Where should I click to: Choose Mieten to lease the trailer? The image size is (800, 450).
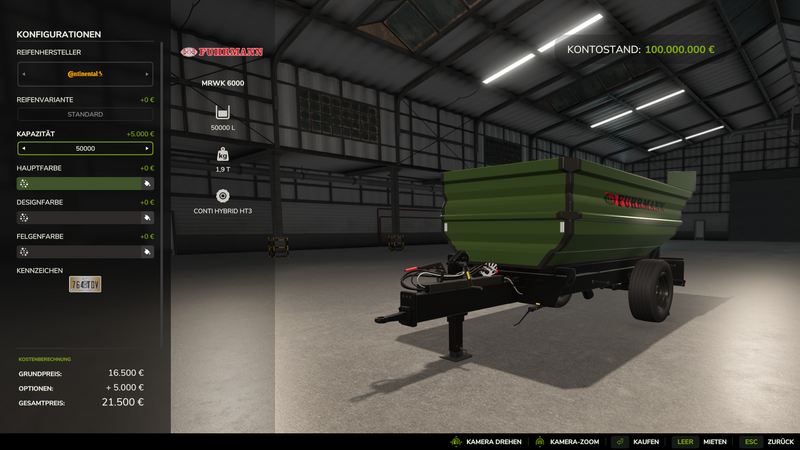coord(699,441)
